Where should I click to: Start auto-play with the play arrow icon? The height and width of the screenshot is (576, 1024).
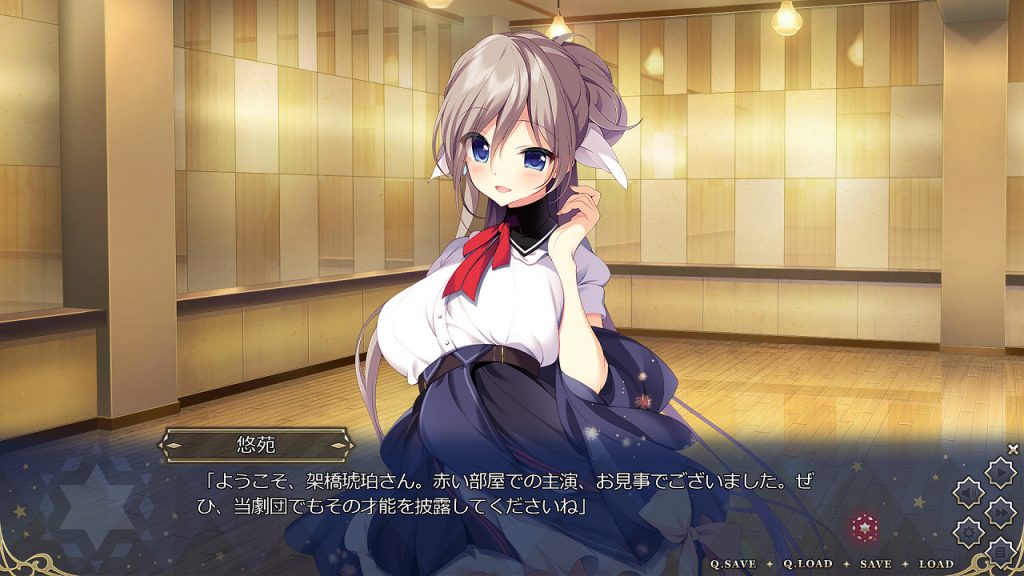999,472
